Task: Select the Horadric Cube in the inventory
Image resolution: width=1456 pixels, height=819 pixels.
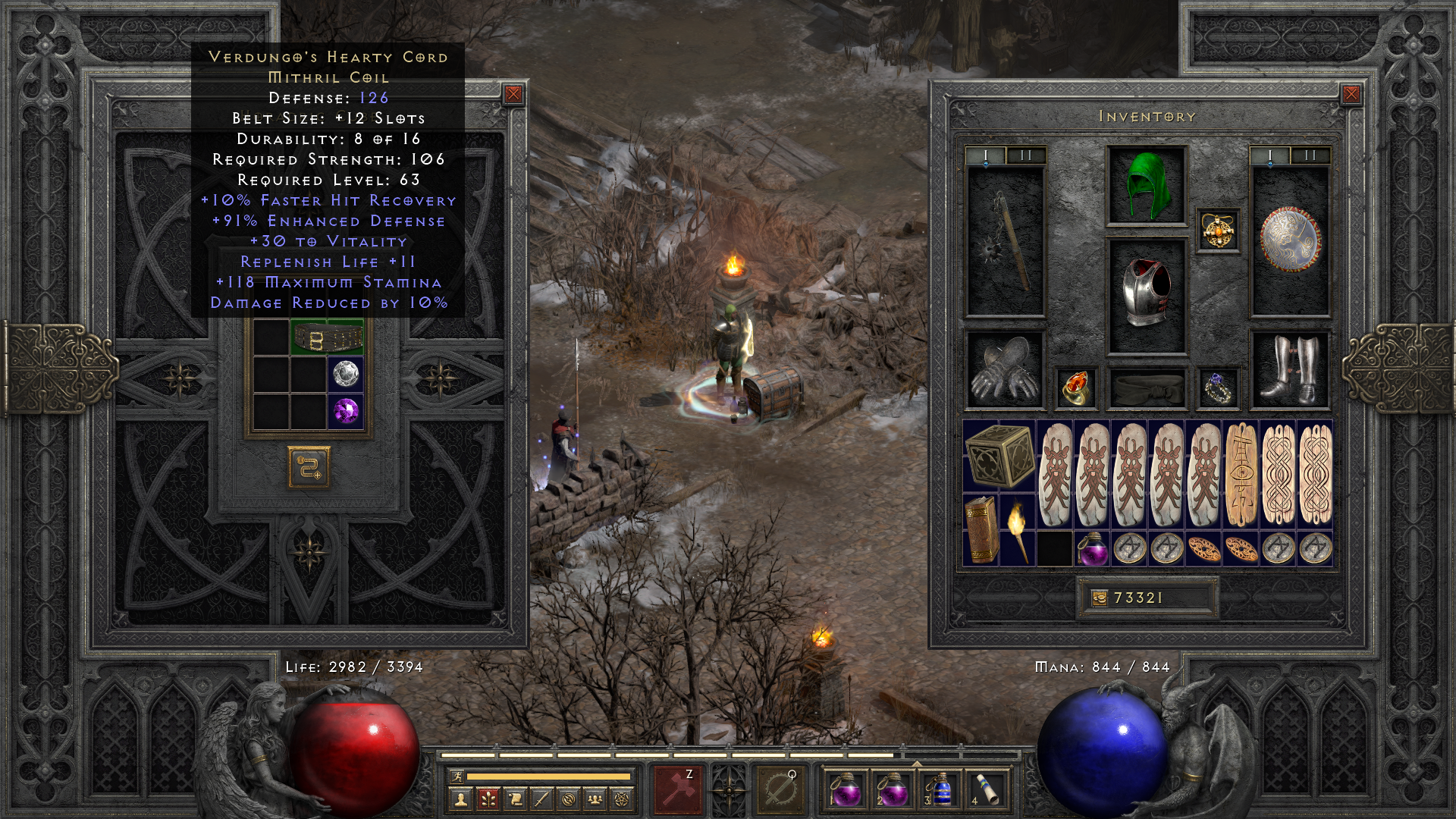Action: coord(999,457)
